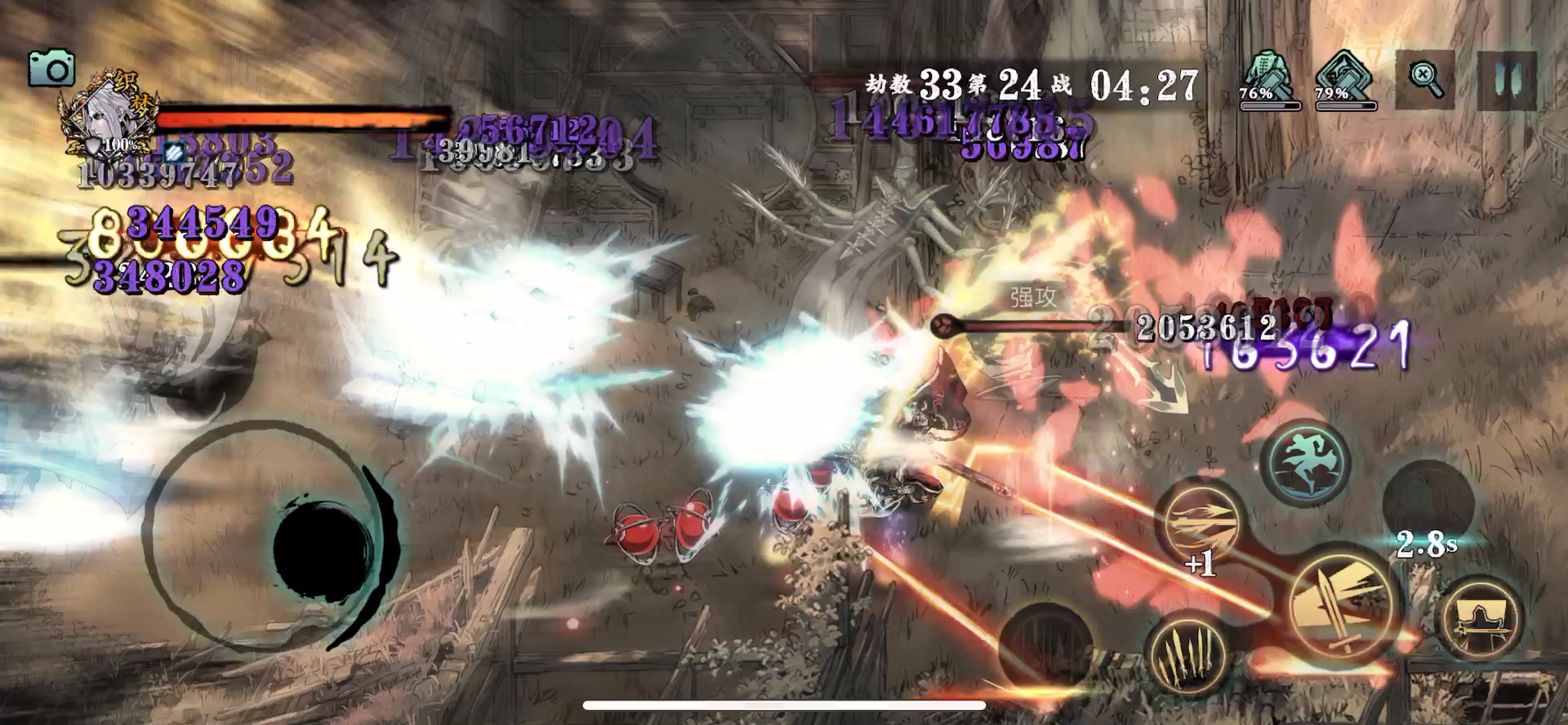The height and width of the screenshot is (725, 1568).
Task: Open the character portrait labeled 织梦
Action: click(x=107, y=120)
